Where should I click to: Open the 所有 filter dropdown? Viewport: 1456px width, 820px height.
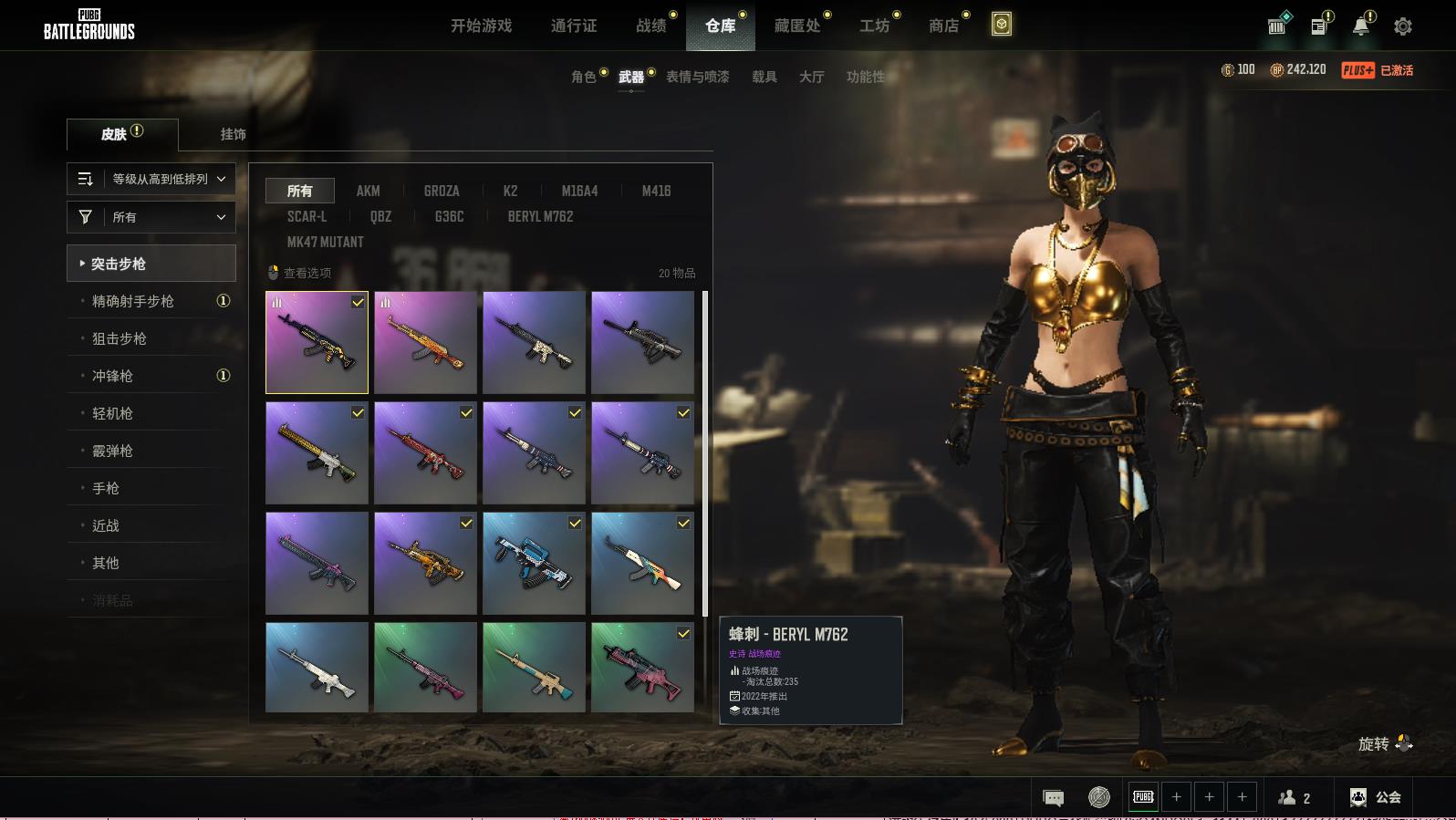[151, 217]
